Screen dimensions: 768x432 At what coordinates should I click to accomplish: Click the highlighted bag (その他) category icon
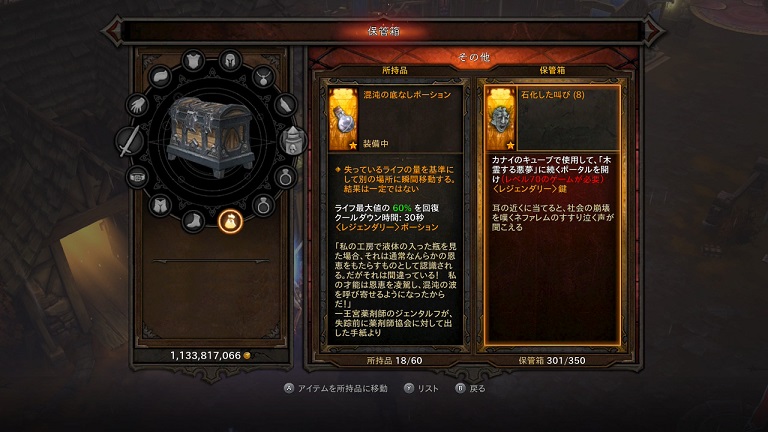click(x=228, y=221)
